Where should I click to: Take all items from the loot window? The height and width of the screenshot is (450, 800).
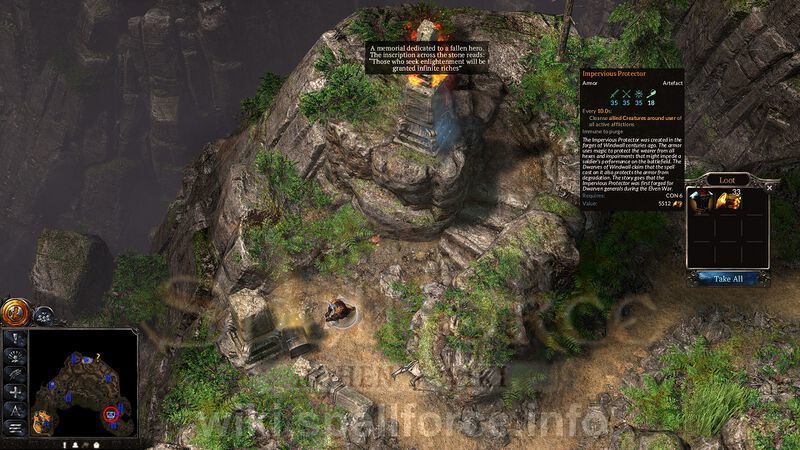727,278
